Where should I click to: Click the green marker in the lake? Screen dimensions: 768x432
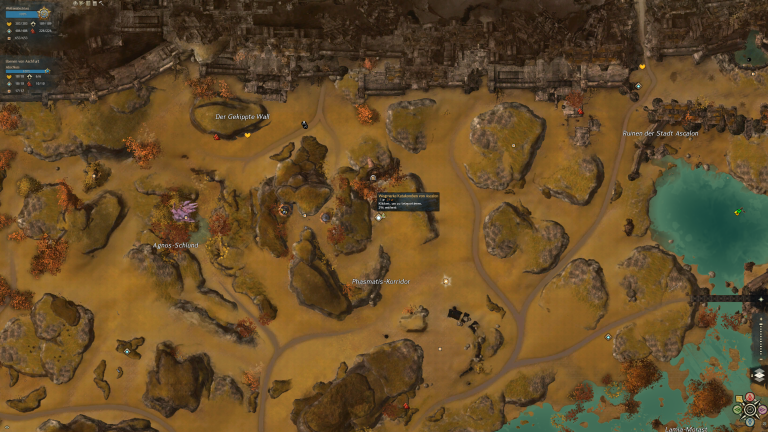pyautogui.click(x=737, y=212)
